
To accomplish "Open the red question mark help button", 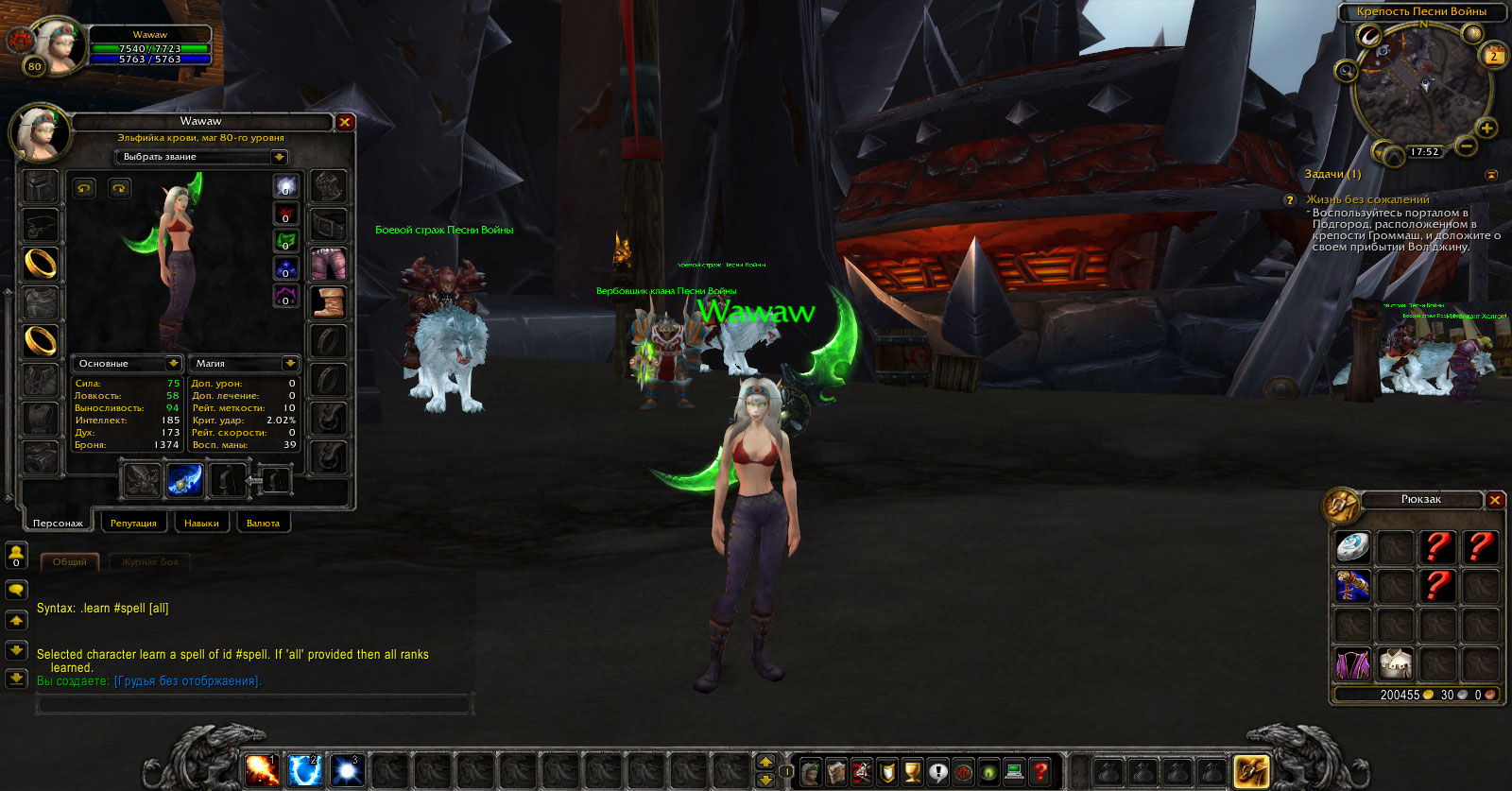I will [x=1039, y=772].
